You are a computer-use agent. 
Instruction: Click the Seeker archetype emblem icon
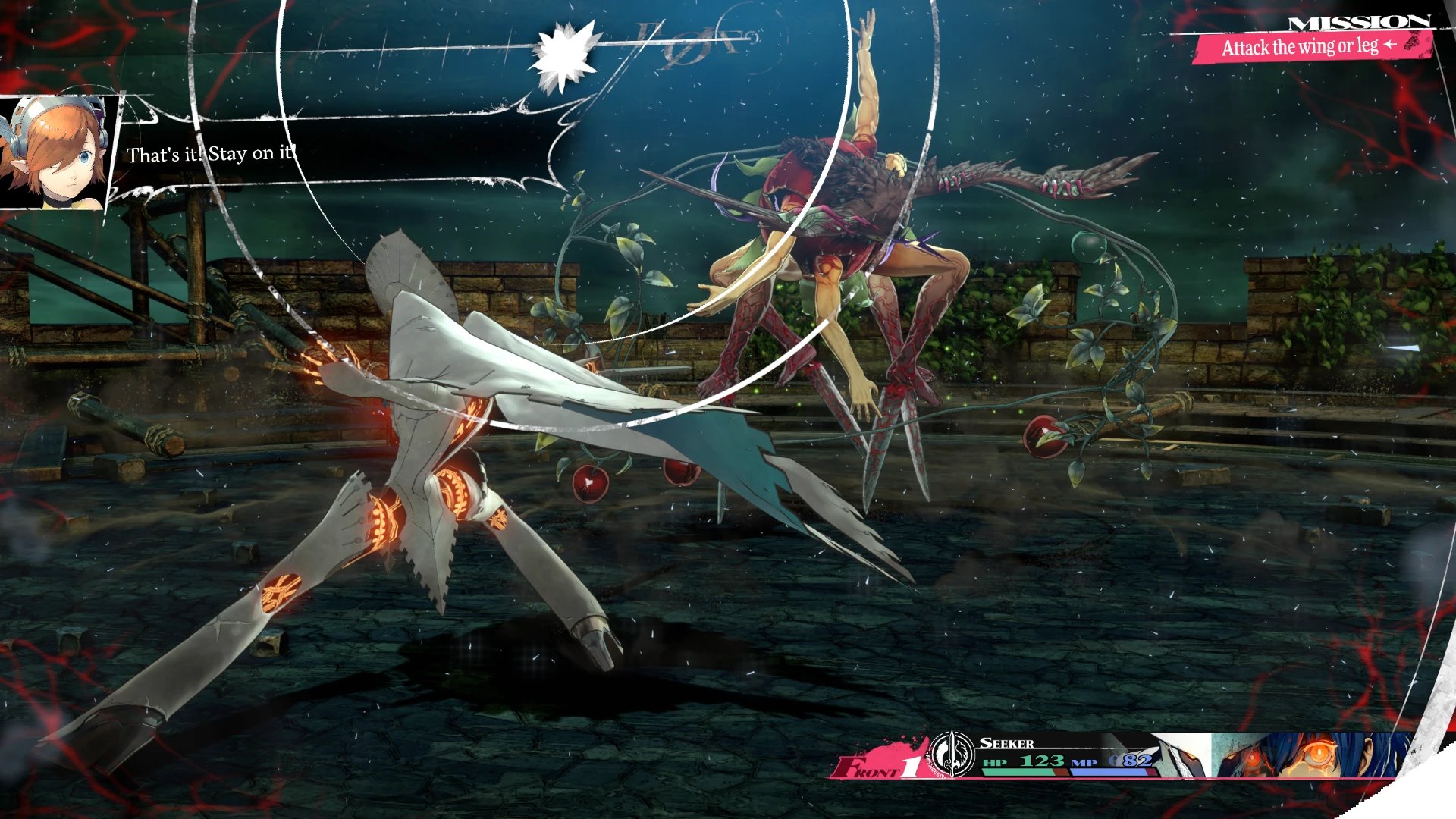tap(951, 754)
